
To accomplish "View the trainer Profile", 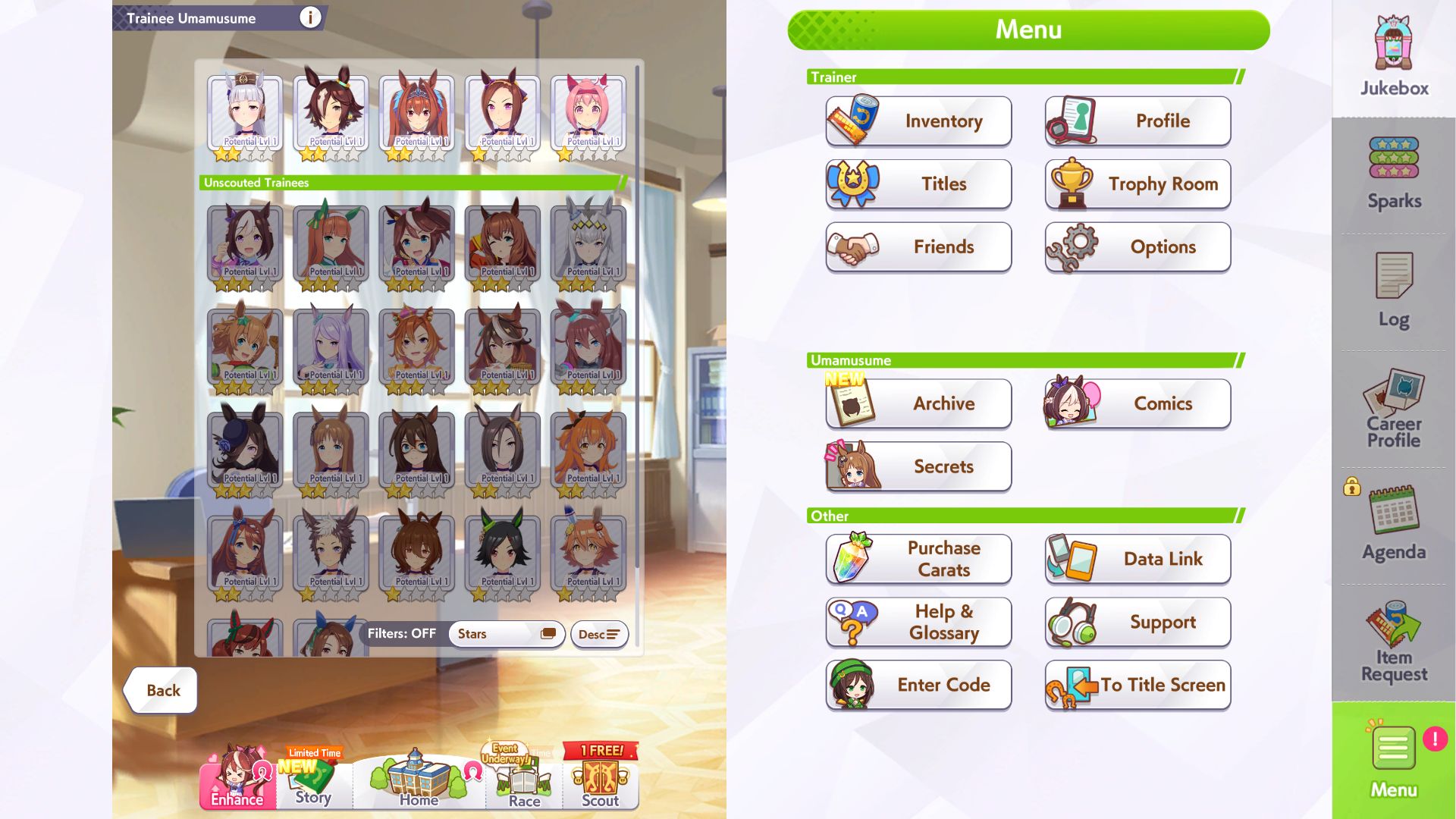I will point(1137,121).
